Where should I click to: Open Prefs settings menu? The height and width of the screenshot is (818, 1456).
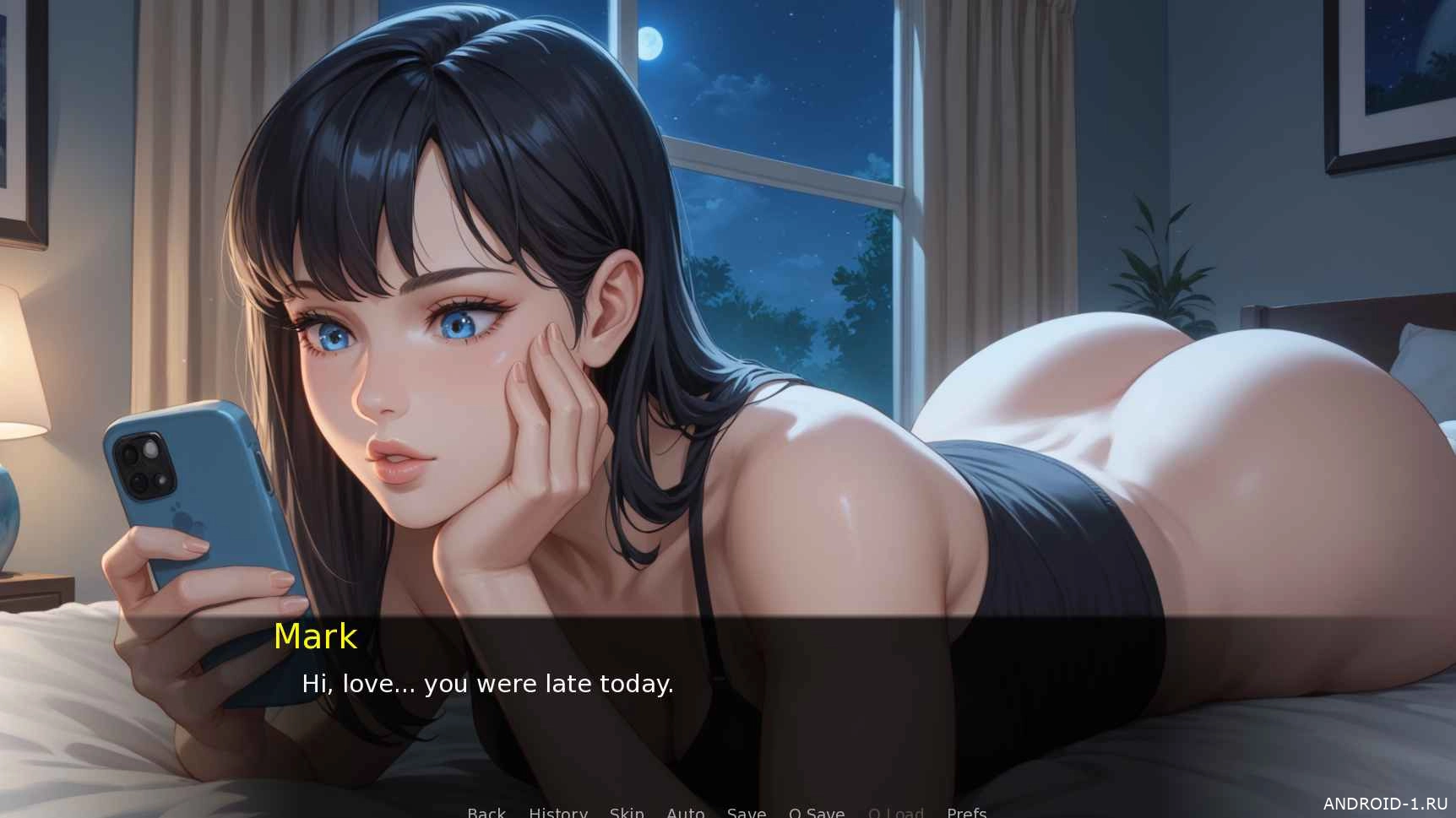pyautogui.click(x=966, y=812)
